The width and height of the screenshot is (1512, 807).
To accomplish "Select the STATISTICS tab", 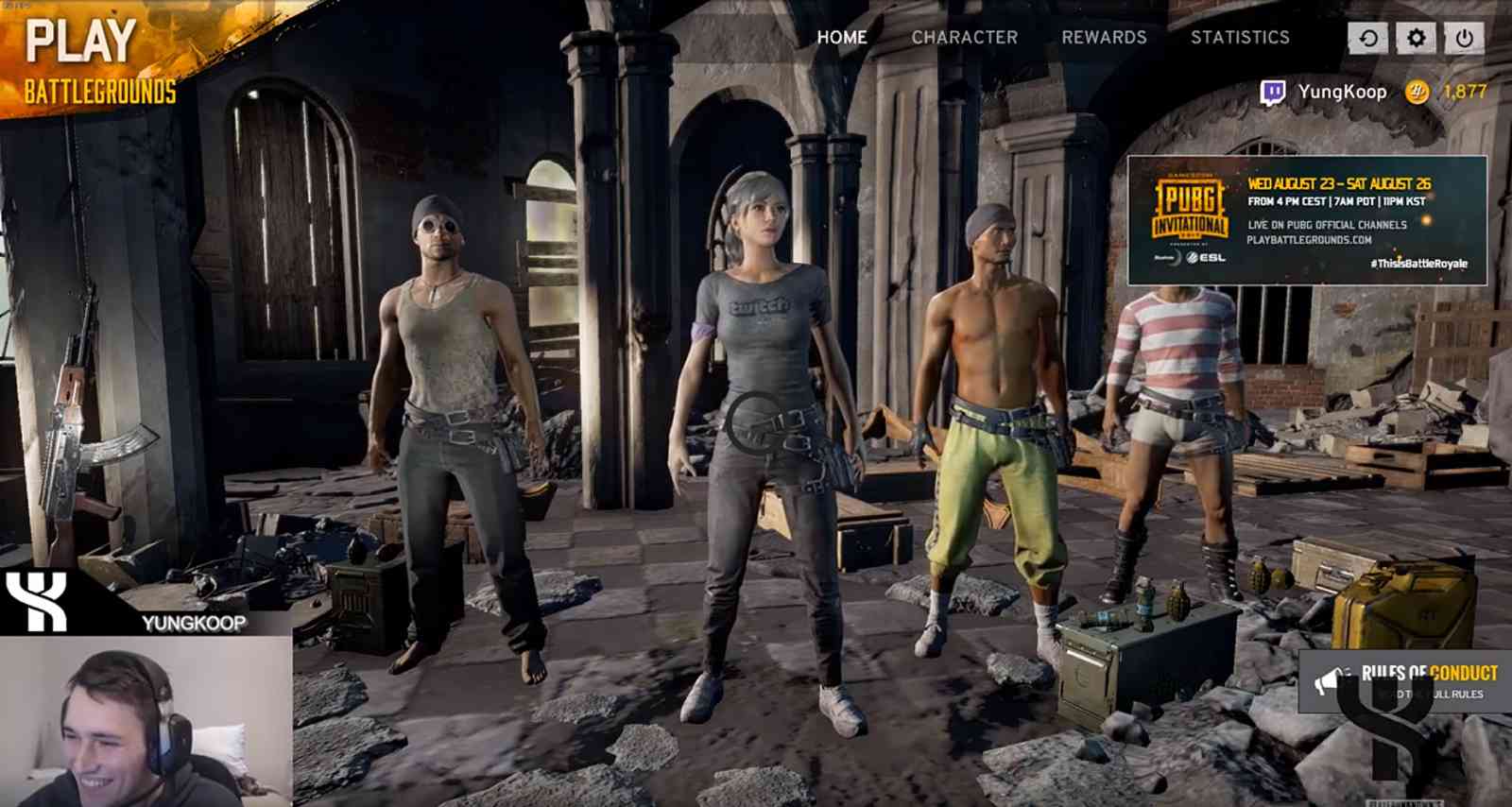I will (1240, 38).
